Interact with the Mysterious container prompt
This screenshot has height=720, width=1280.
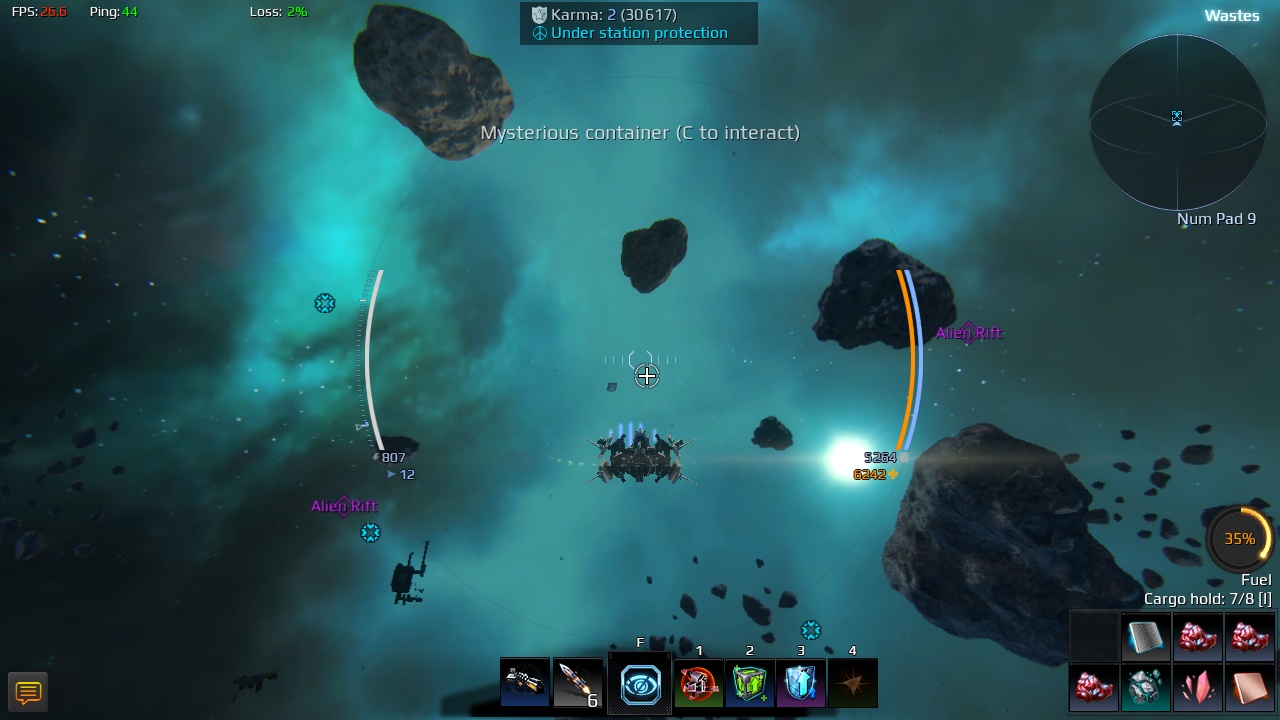click(x=639, y=132)
